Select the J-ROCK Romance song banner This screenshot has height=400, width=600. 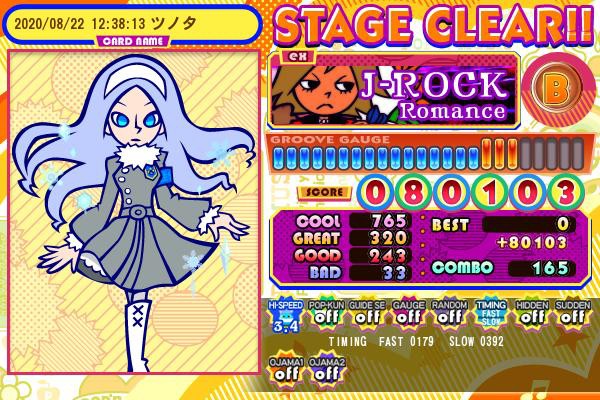tap(394, 90)
